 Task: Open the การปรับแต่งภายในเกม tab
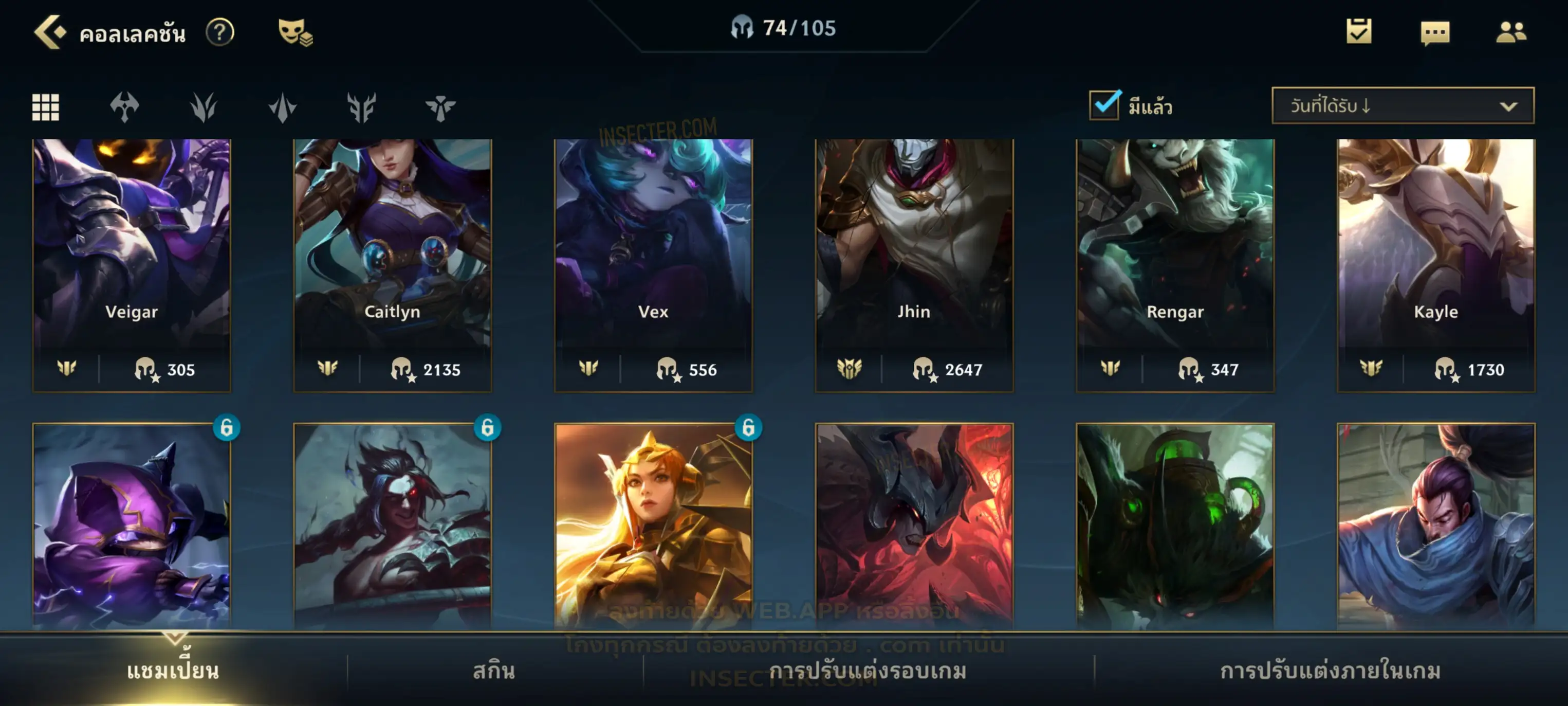(x=1330, y=671)
